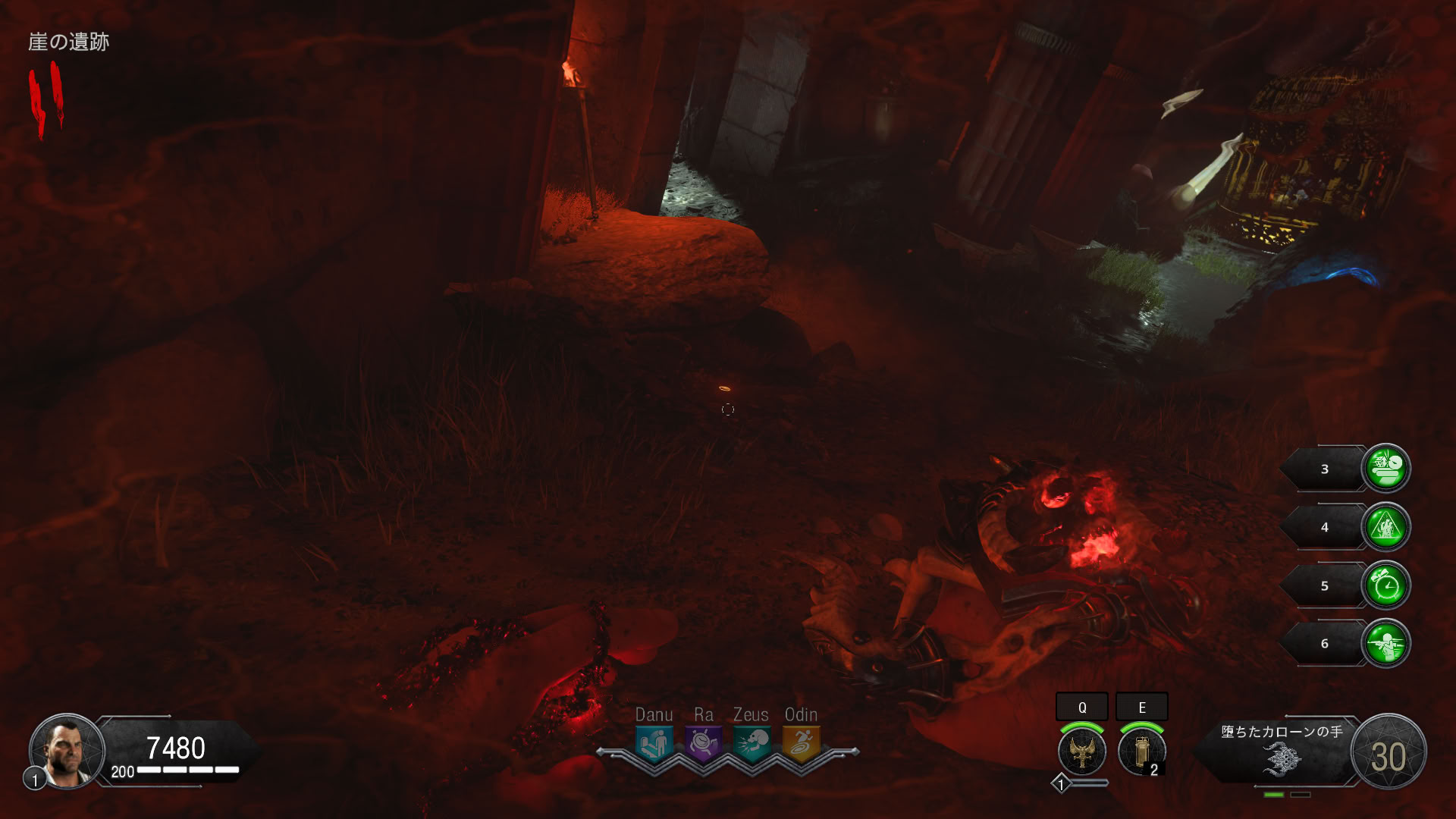The width and height of the screenshot is (1456, 819).
Task: Choose the Odin running-figure perk icon
Action: [801, 744]
